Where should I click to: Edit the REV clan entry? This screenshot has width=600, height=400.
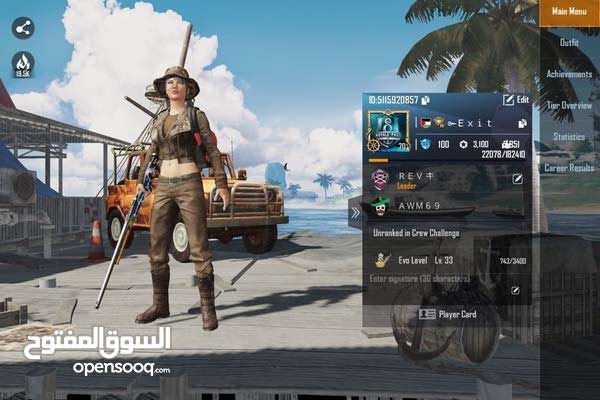point(517,179)
